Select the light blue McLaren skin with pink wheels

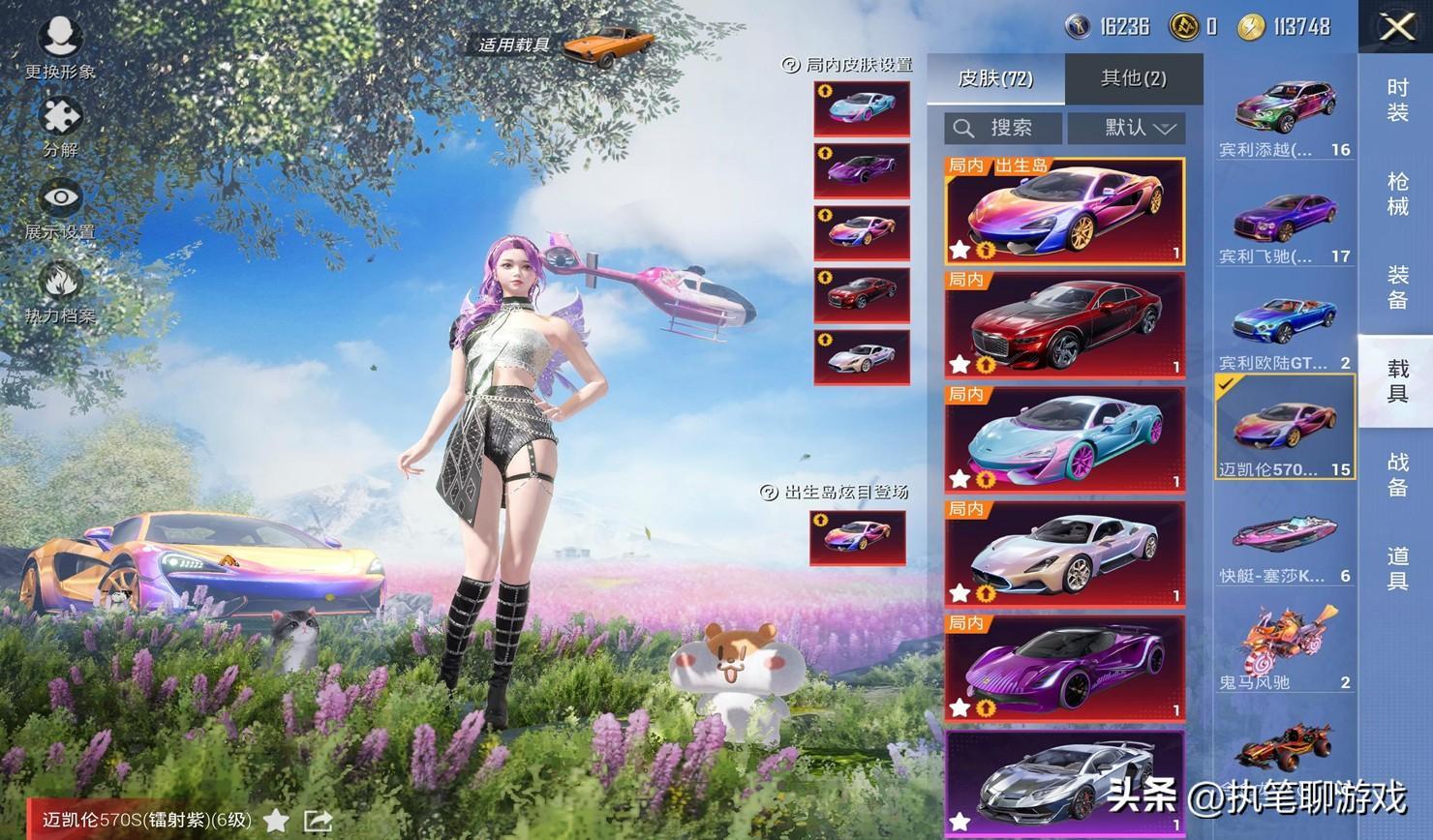click(1064, 437)
